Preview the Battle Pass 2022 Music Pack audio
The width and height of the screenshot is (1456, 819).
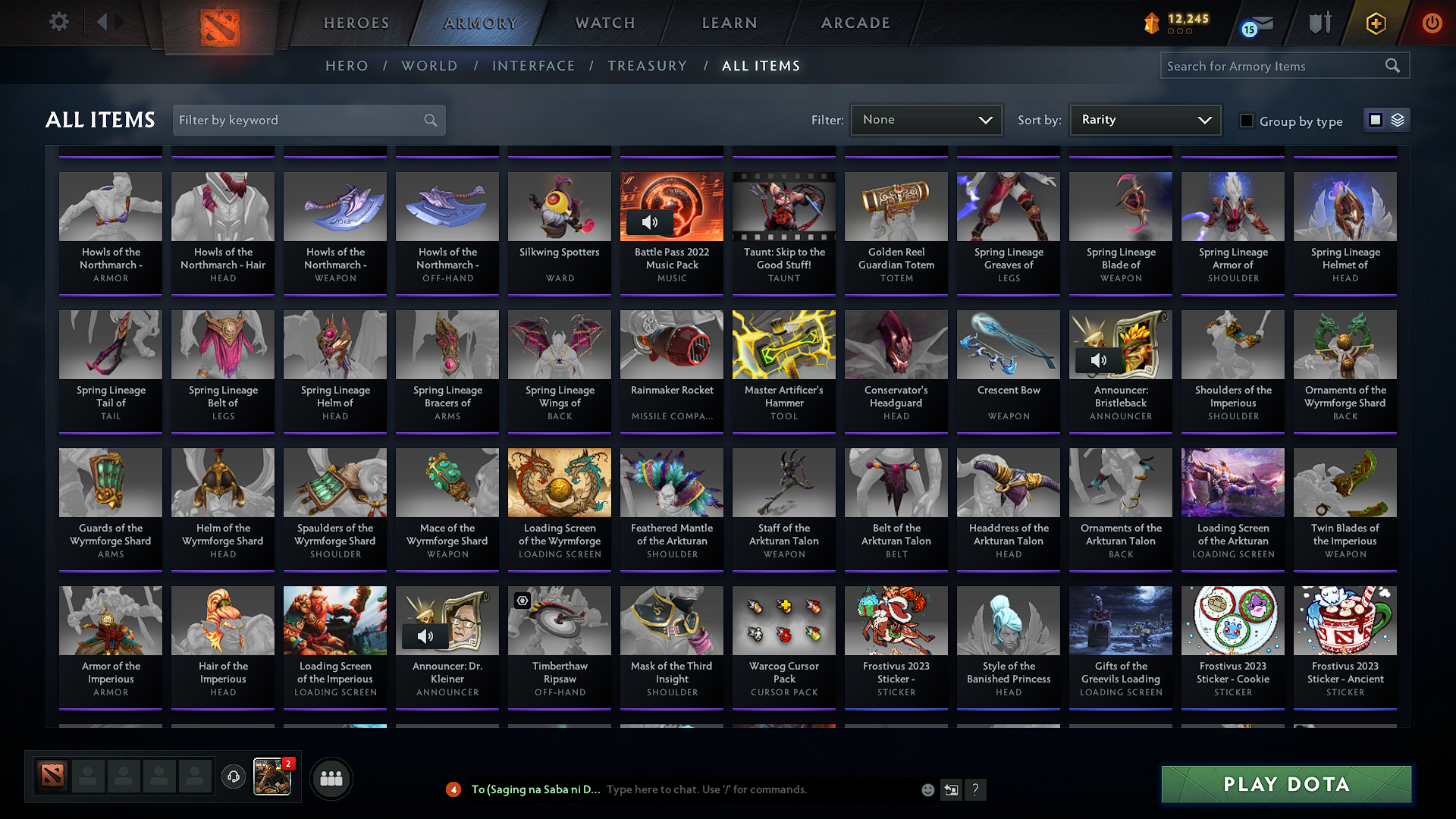[x=648, y=222]
